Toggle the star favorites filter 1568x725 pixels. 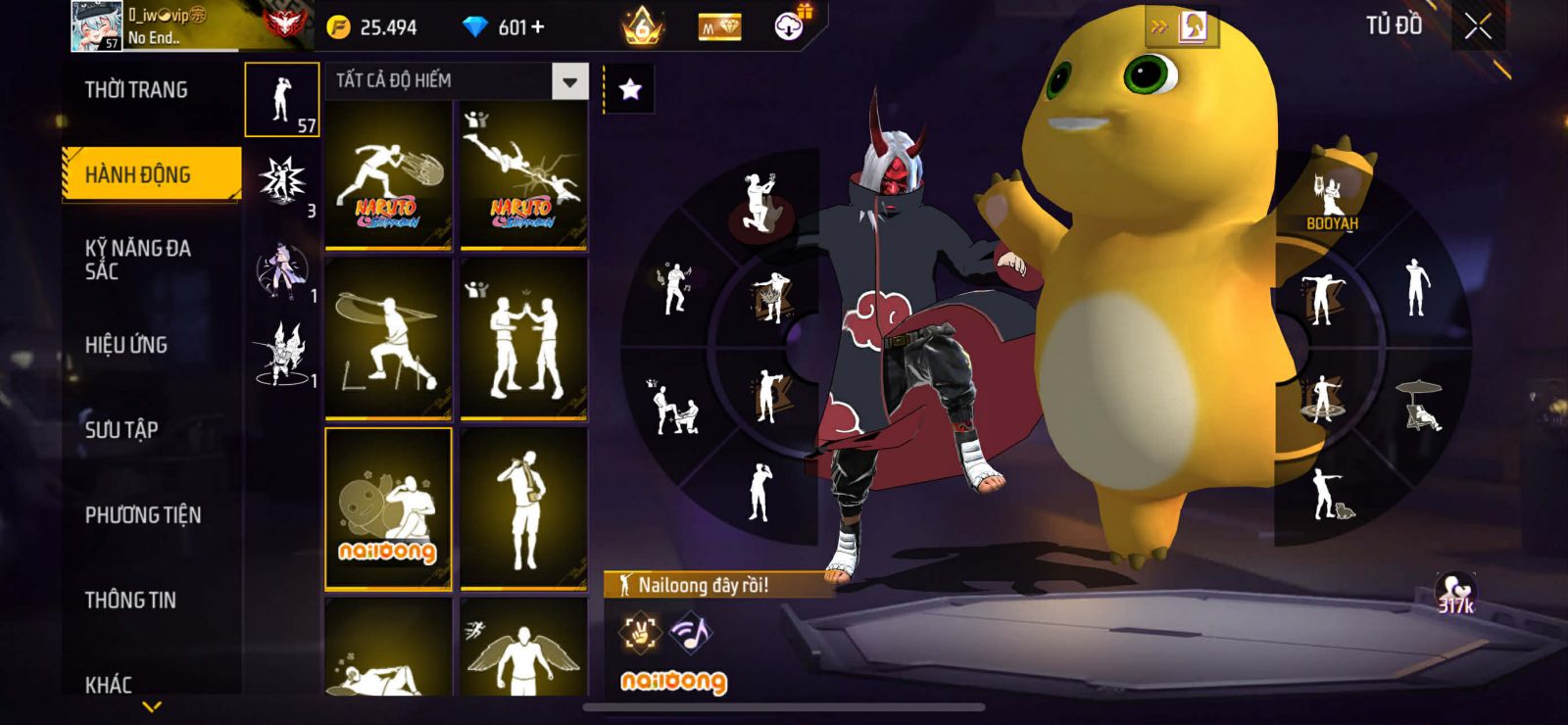coord(630,90)
